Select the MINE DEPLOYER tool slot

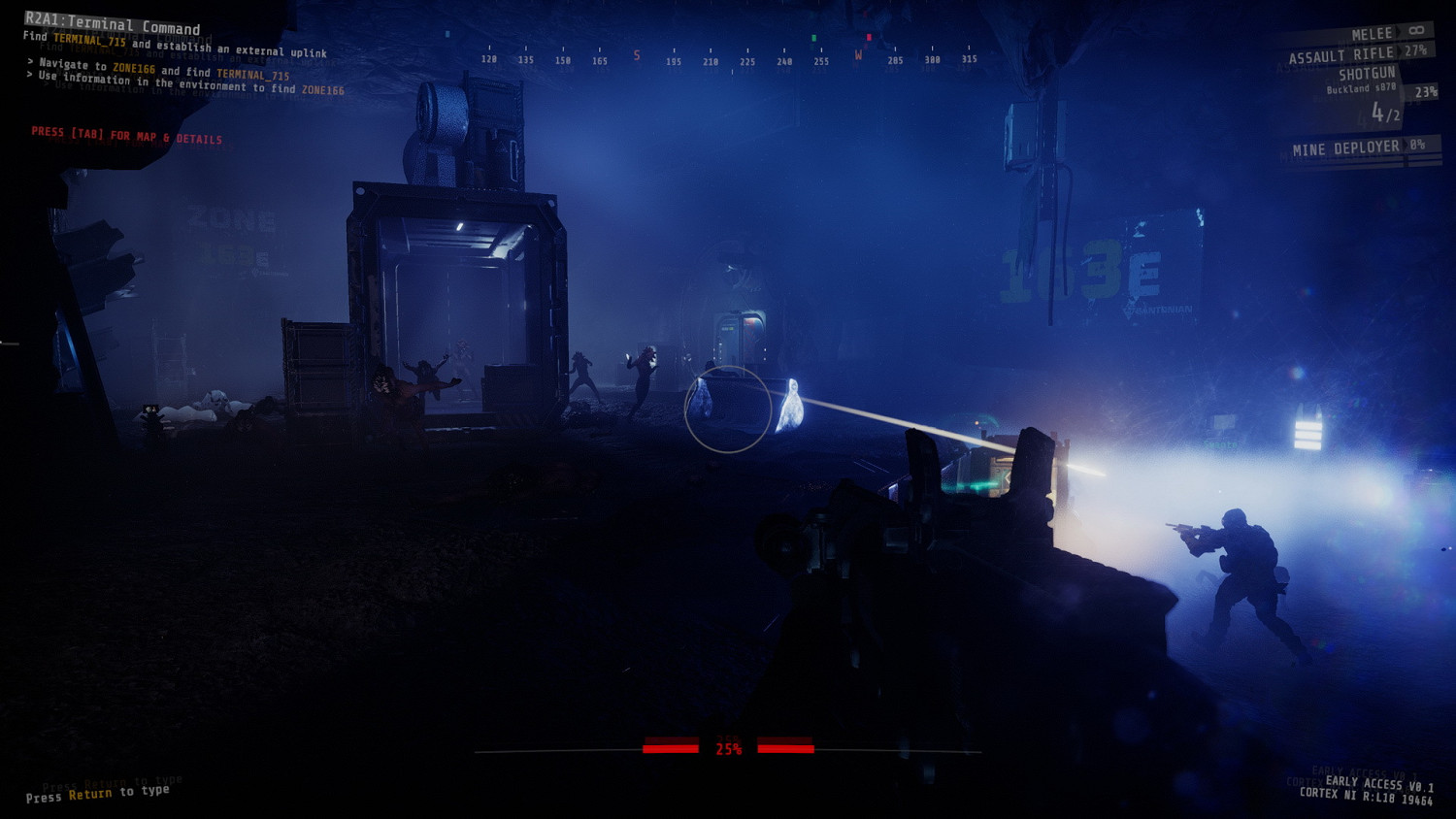click(x=1347, y=146)
